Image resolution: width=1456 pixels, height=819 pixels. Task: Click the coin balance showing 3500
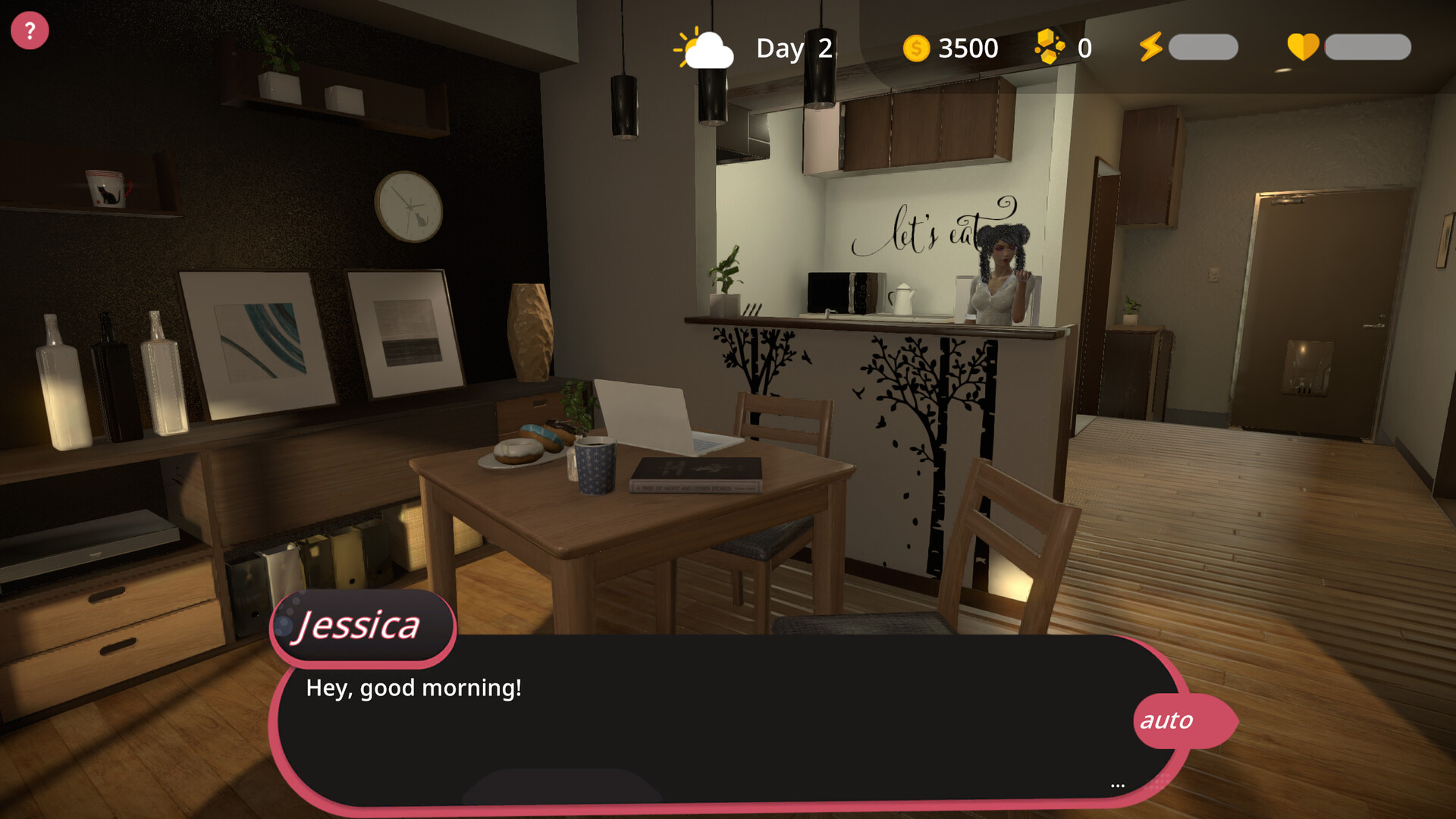click(x=968, y=48)
